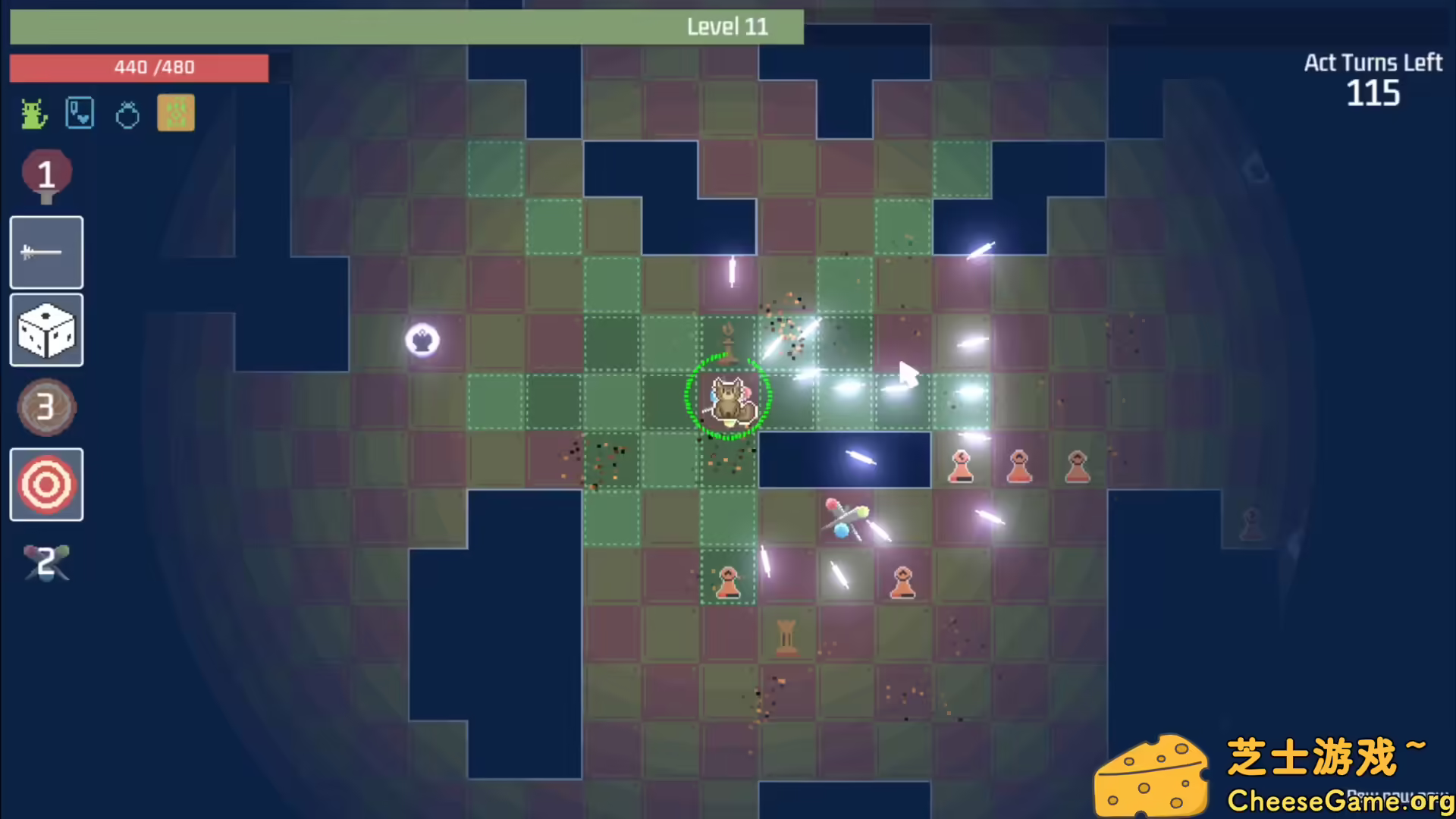Screen dimensions: 1456x819
Task: Select a red pawn right of the player
Action: 960,466
